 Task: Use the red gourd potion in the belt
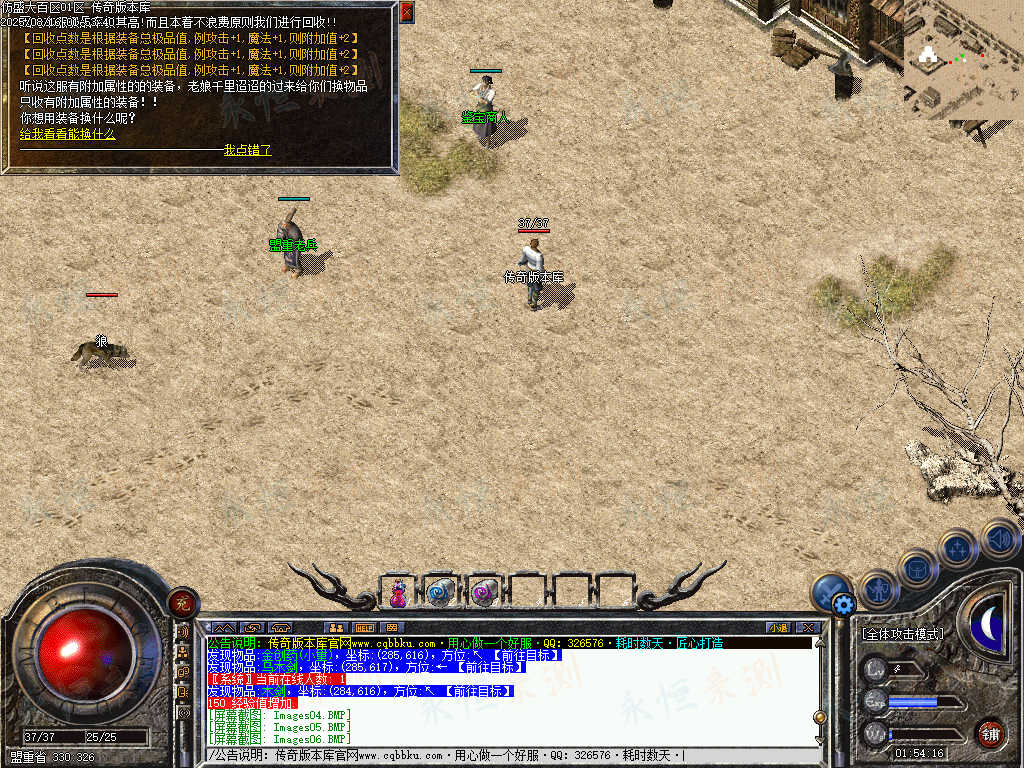coord(398,593)
